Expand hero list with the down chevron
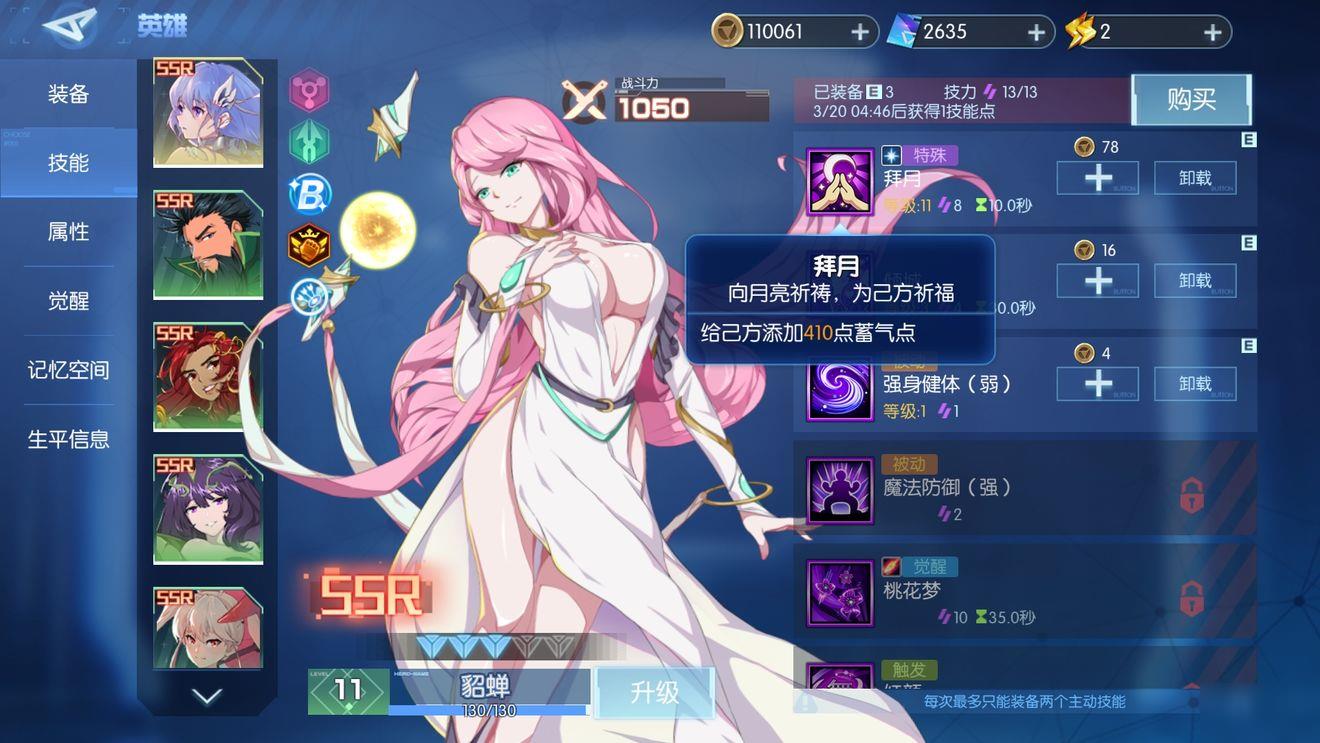1320x743 pixels. [x=207, y=697]
